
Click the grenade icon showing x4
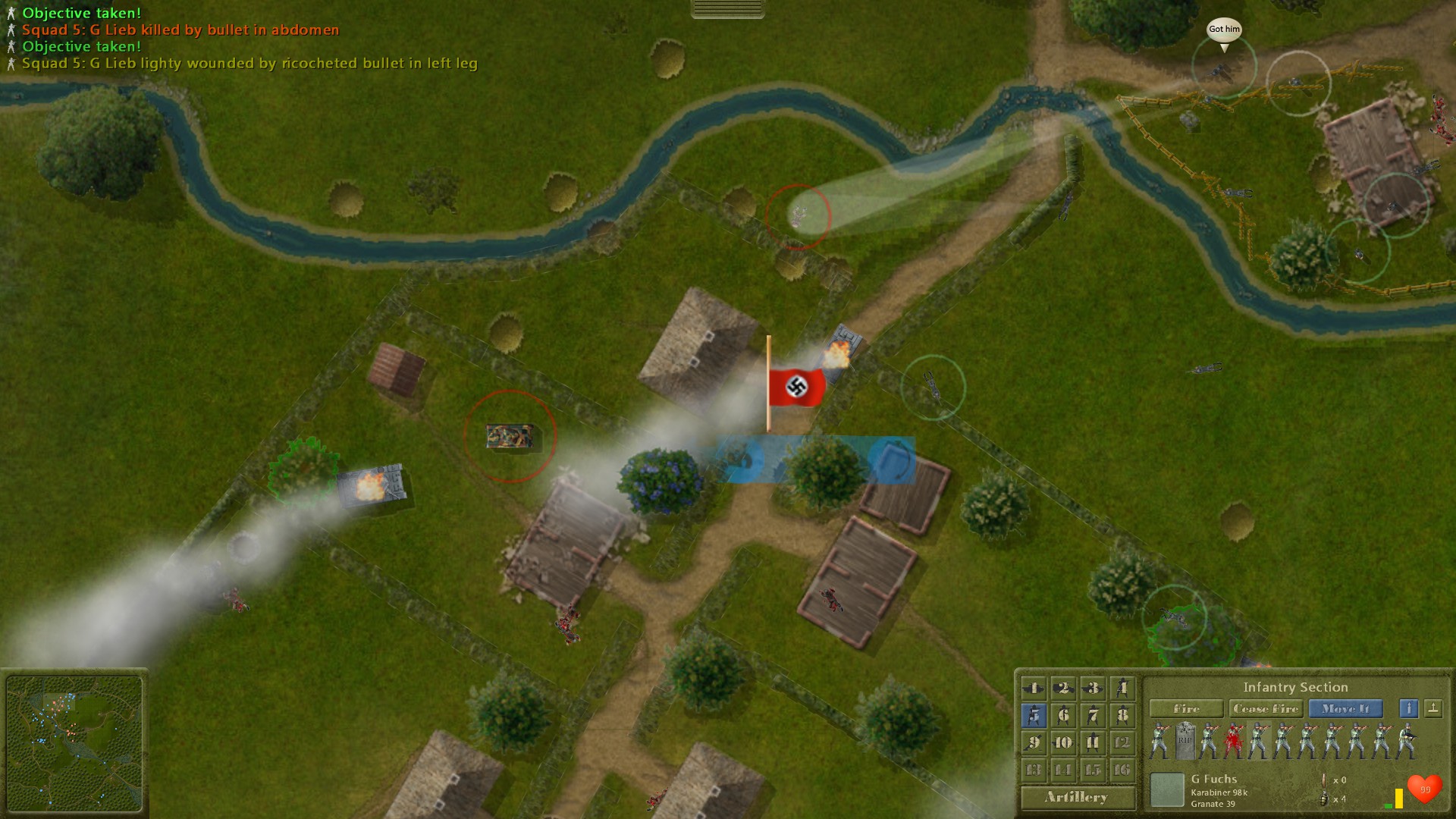point(1324,800)
